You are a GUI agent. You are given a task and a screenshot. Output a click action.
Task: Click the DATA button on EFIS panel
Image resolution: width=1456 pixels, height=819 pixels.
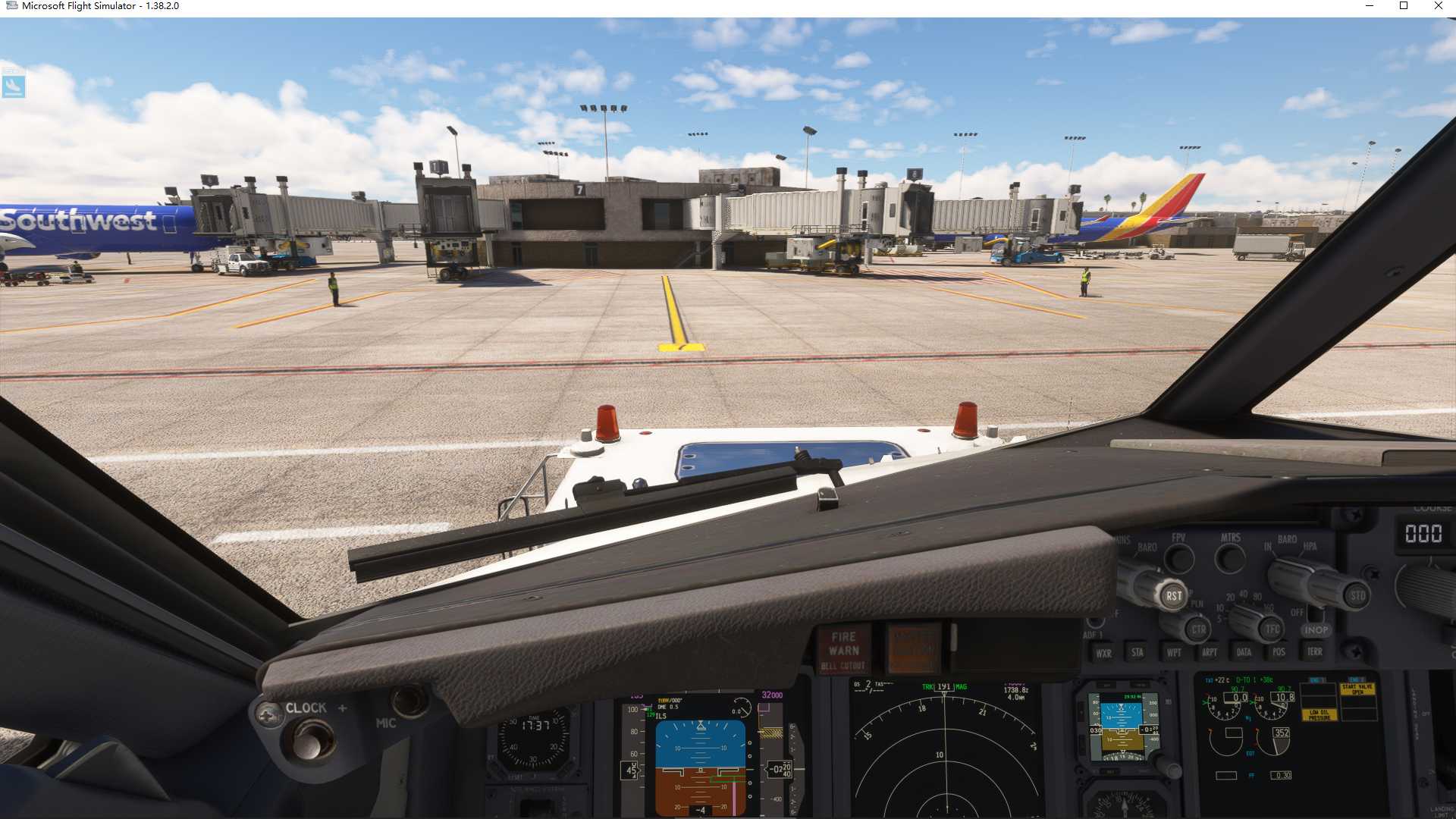click(1244, 653)
